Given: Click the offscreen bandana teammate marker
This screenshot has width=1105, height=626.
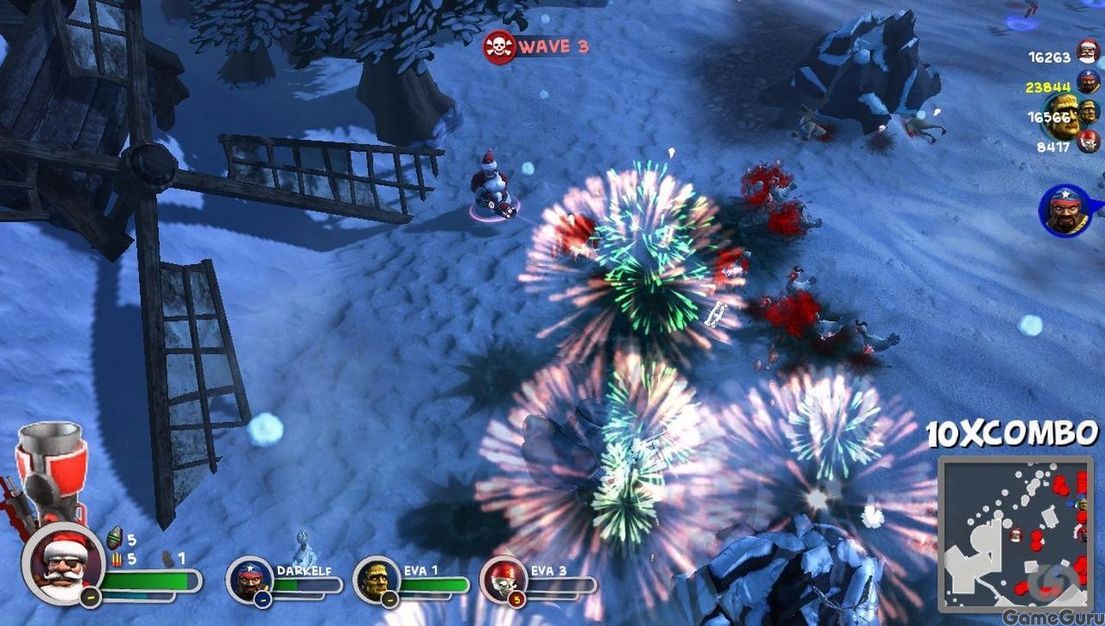Looking at the screenshot, I should pos(1063,210).
